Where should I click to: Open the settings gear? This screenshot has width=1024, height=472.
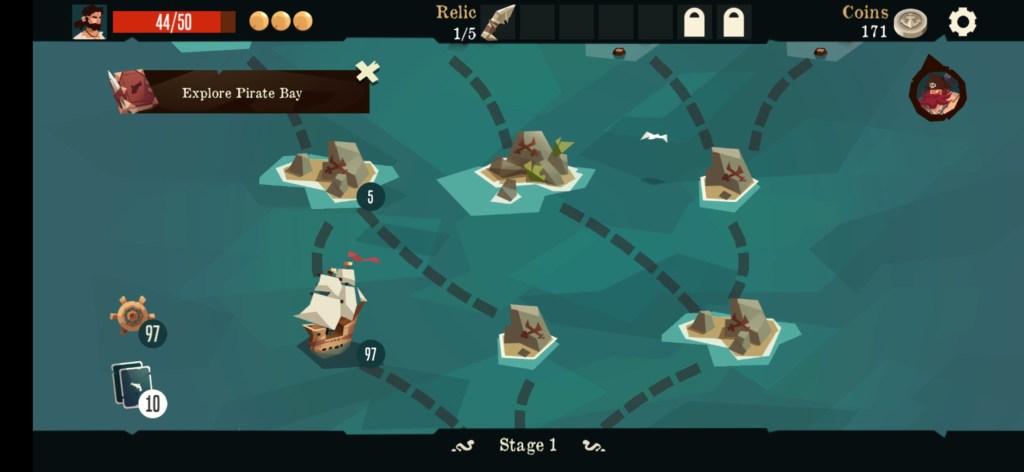962,22
